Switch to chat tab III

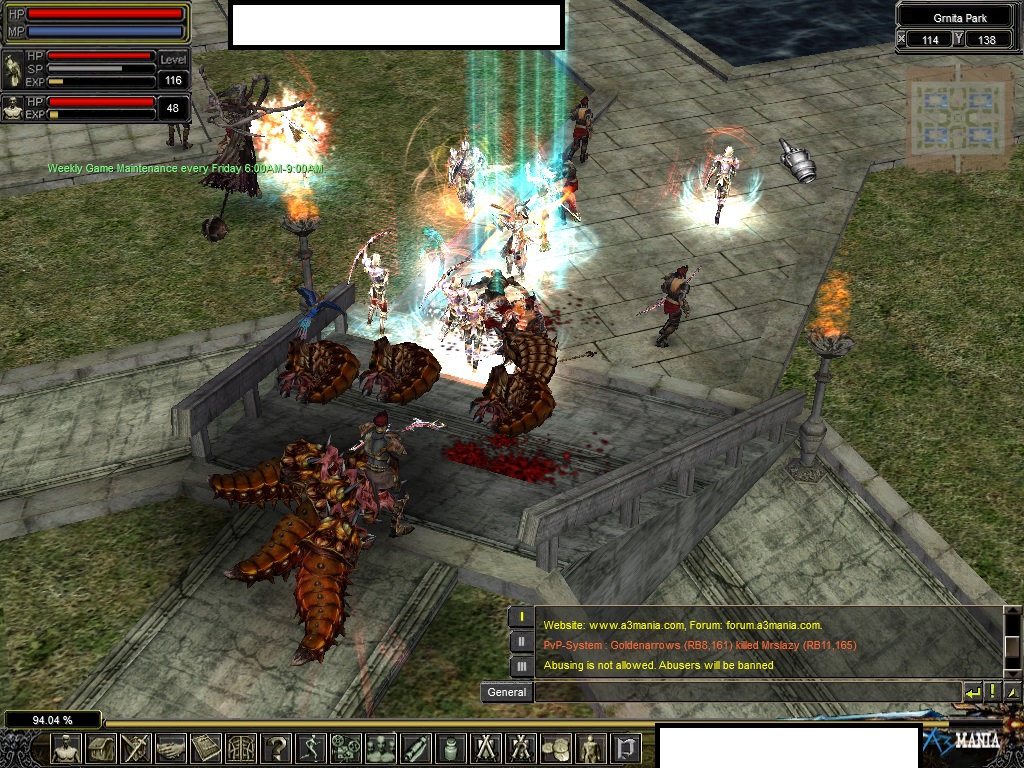[521, 665]
